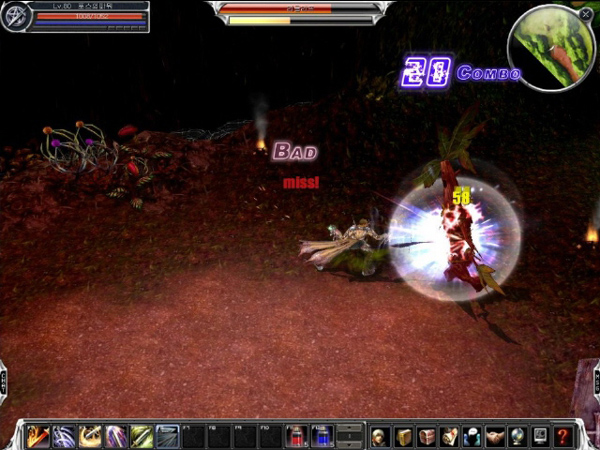The image size is (600, 450).
Task: Open the computer monitor options
Action: click(541, 436)
